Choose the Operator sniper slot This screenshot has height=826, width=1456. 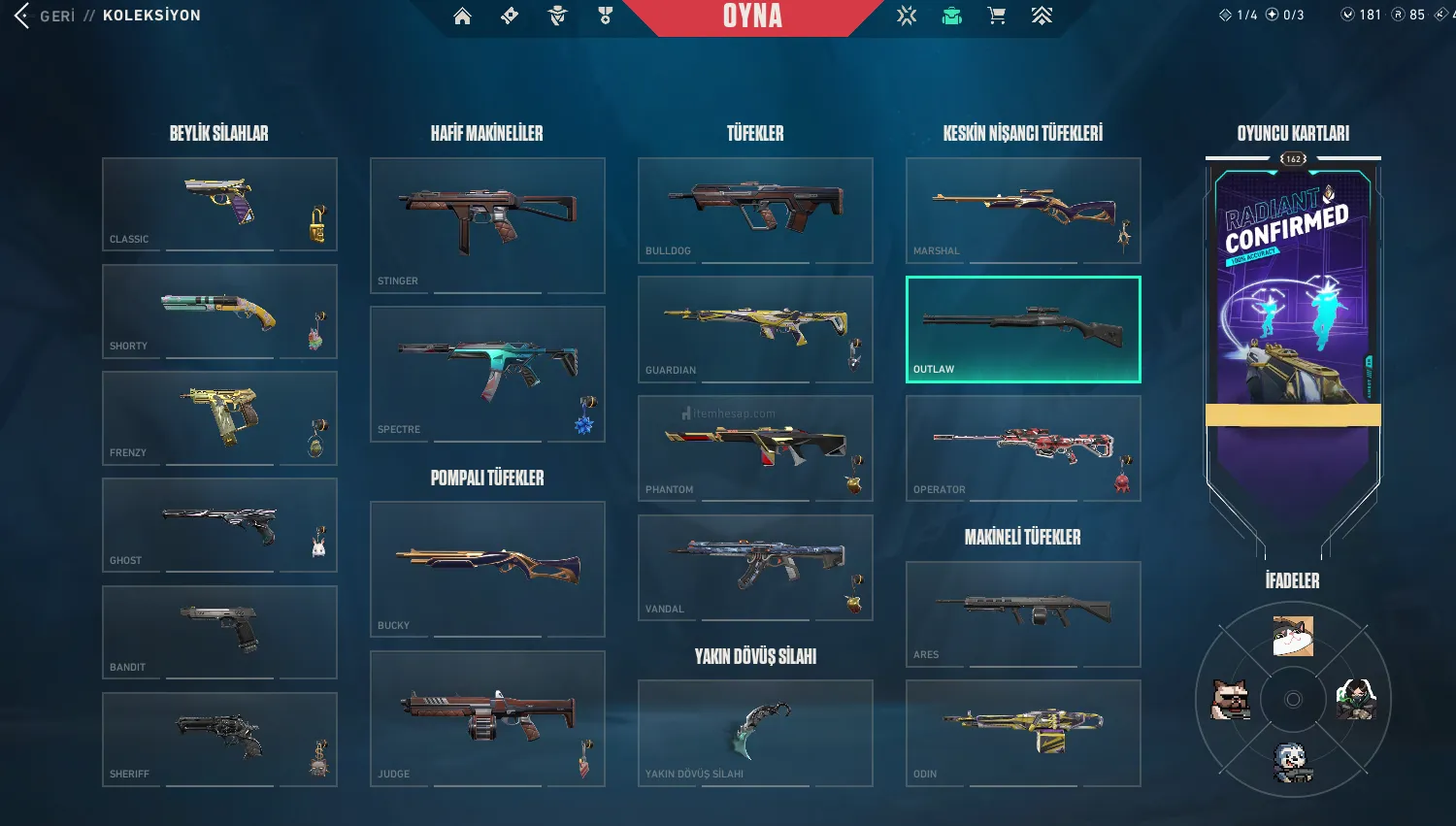1023,447
